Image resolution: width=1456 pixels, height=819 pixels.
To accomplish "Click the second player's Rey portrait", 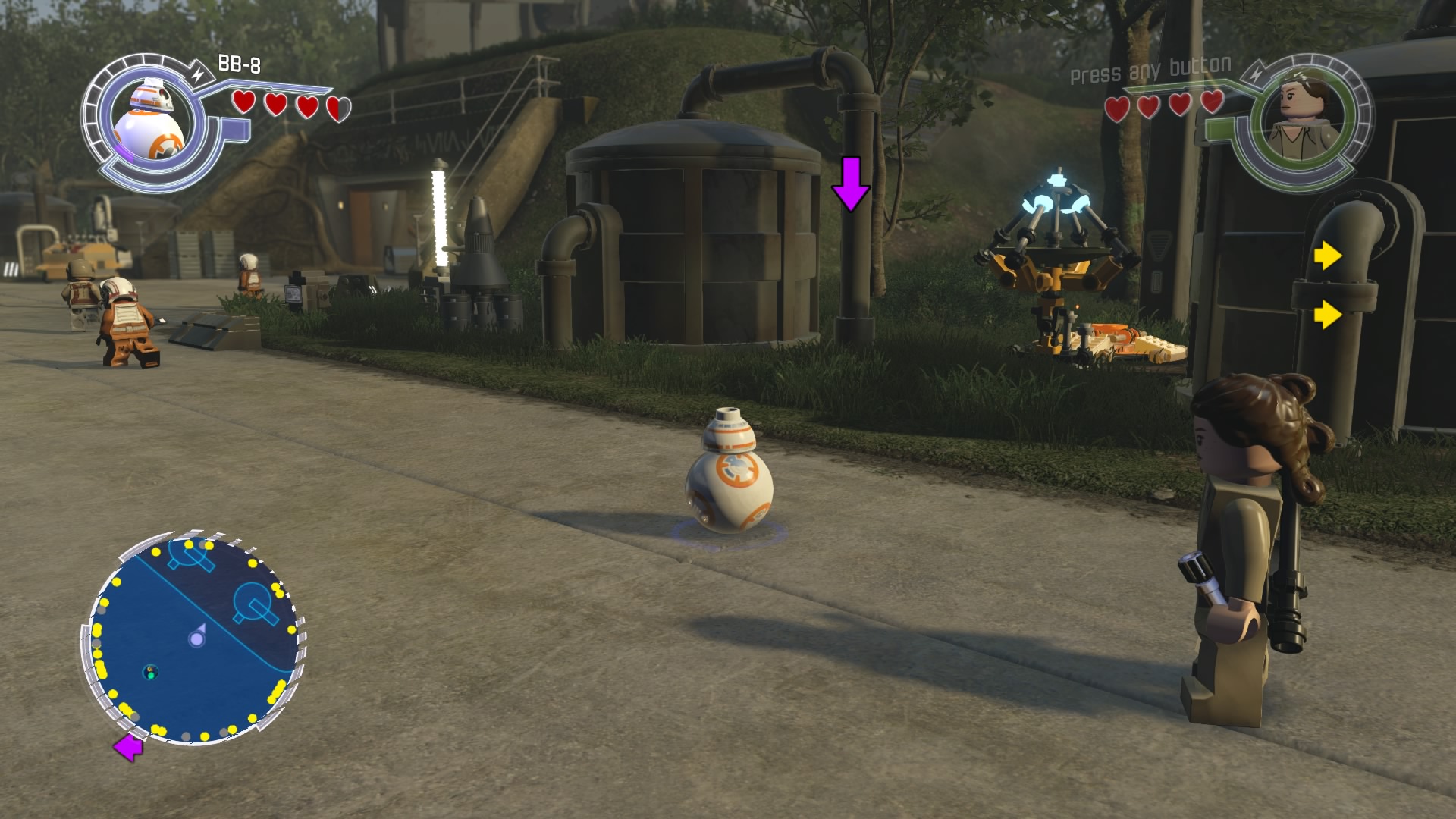I will coord(1298,120).
